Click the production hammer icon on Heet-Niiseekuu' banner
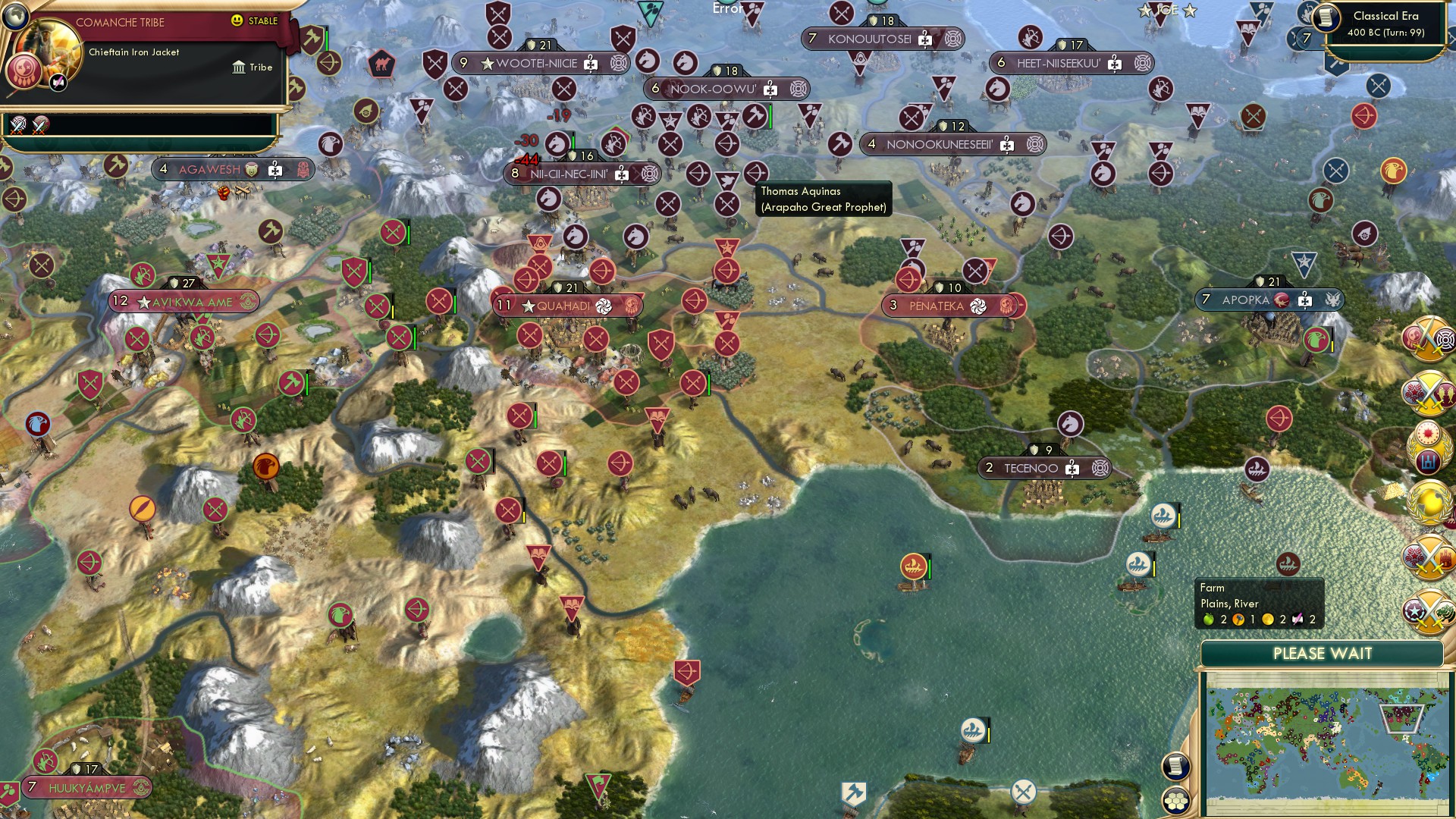Image resolution: width=1456 pixels, height=819 pixels. point(1115,63)
